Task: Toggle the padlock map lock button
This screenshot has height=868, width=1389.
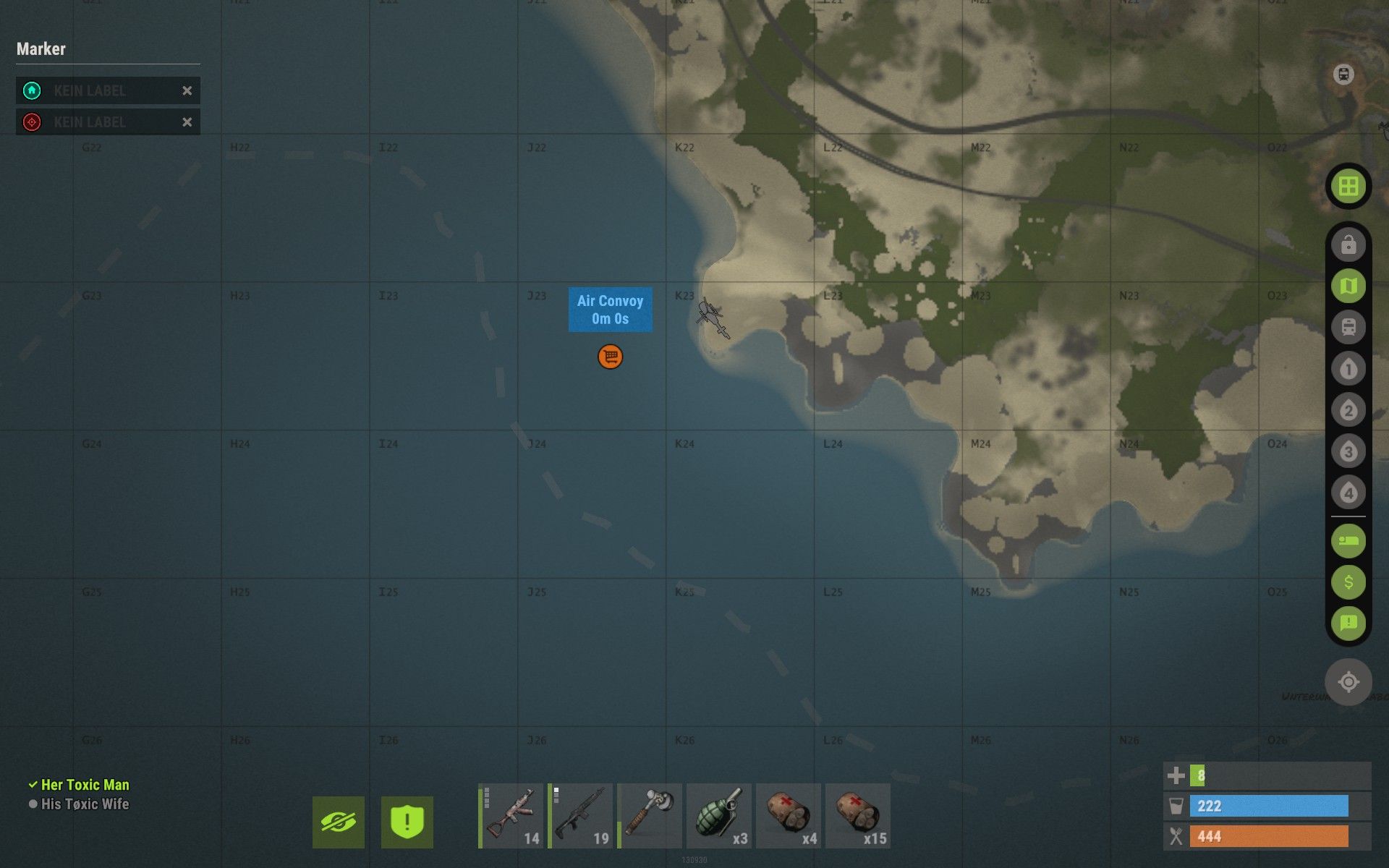Action: tap(1348, 244)
